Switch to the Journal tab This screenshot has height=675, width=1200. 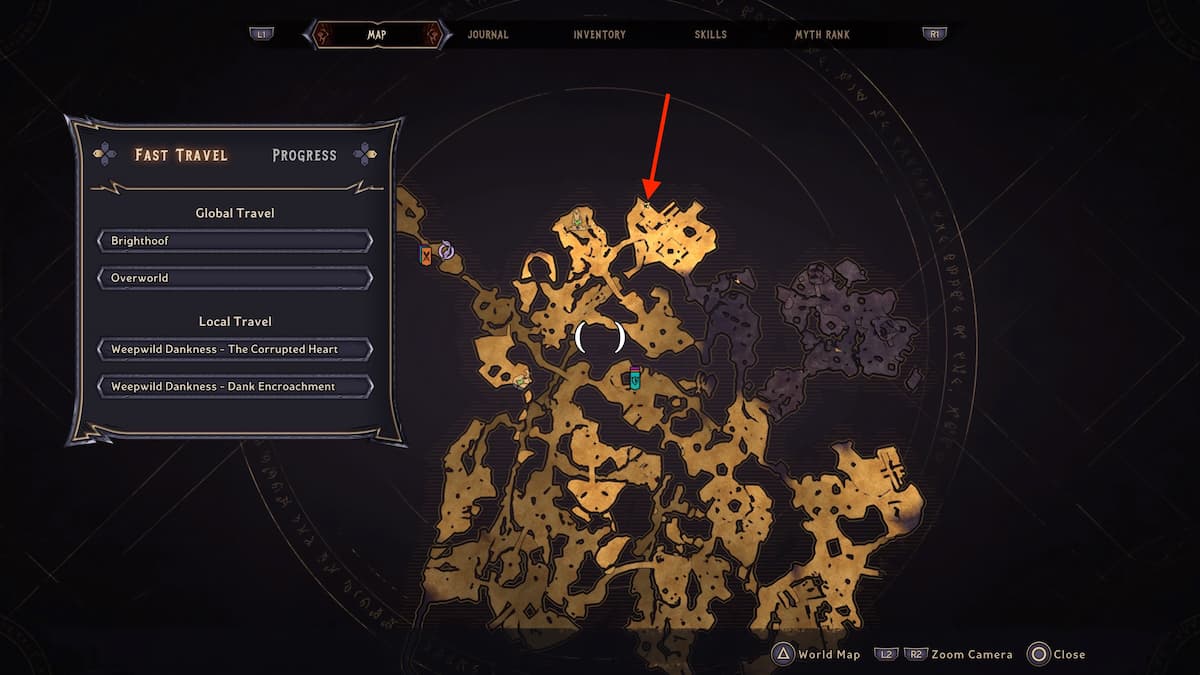click(488, 35)
